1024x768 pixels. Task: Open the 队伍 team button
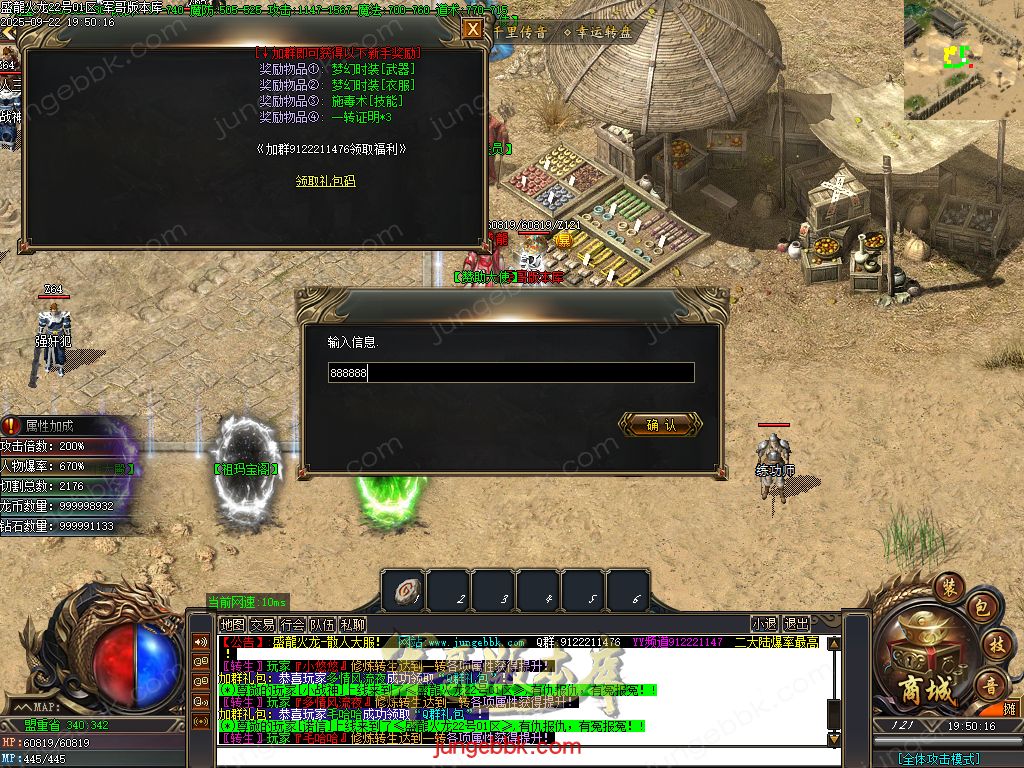tap(322, 624)
